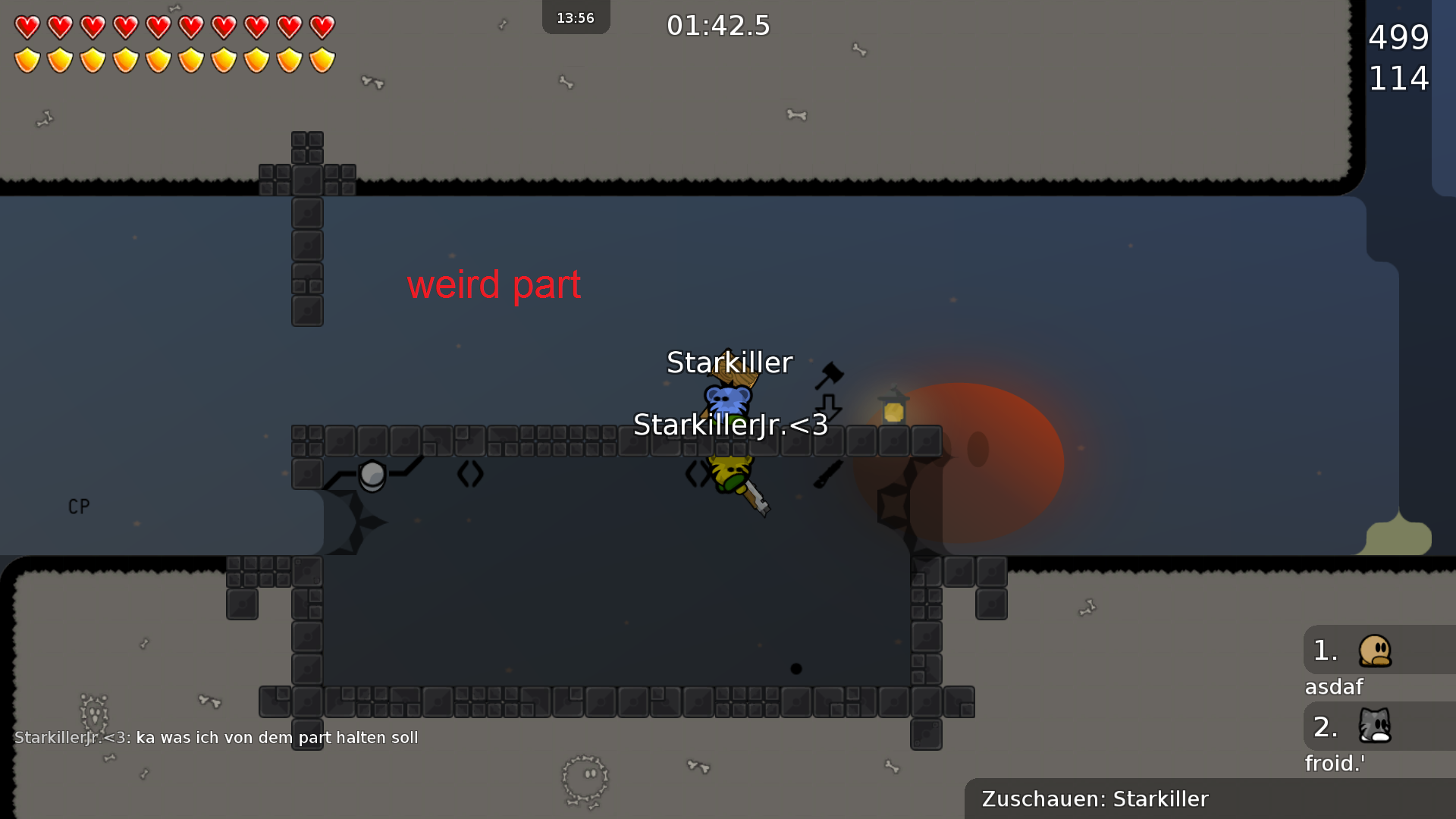
Task: Select asdaf's tee avatar on the leaderboard
Action: tap(1376, 651)
